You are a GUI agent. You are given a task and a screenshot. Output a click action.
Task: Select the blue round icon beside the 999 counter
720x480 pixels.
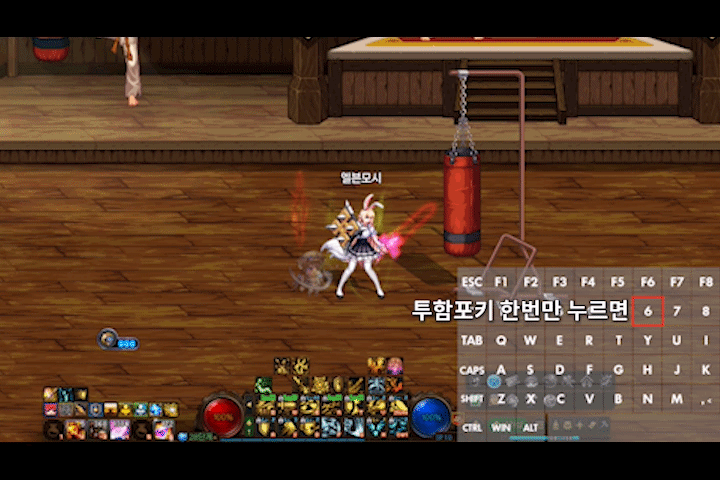107,339
